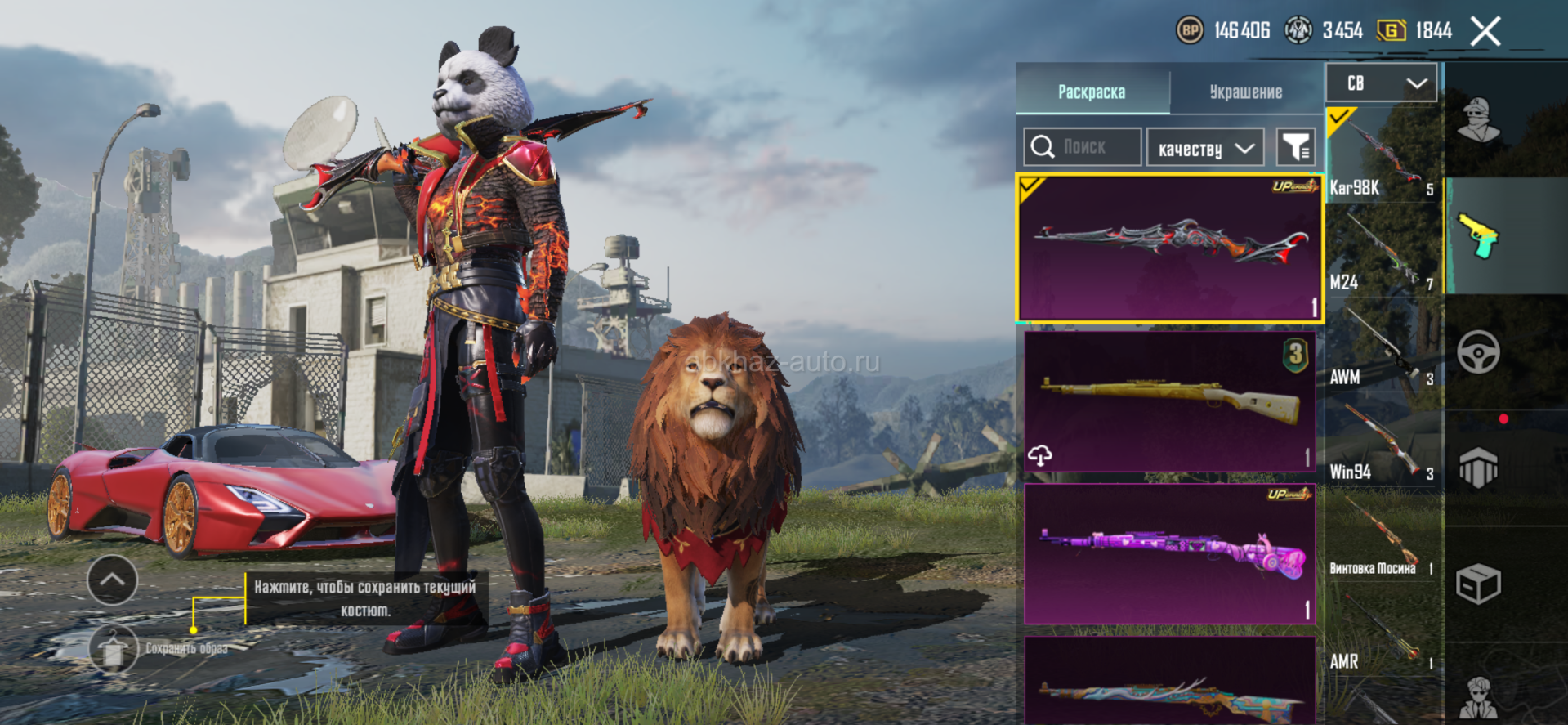Image resolution: width=1568 pixels, height=725 pixels.
Task: Open the Винтовка Мосина weapon entry
Action: coord(1382,535)
